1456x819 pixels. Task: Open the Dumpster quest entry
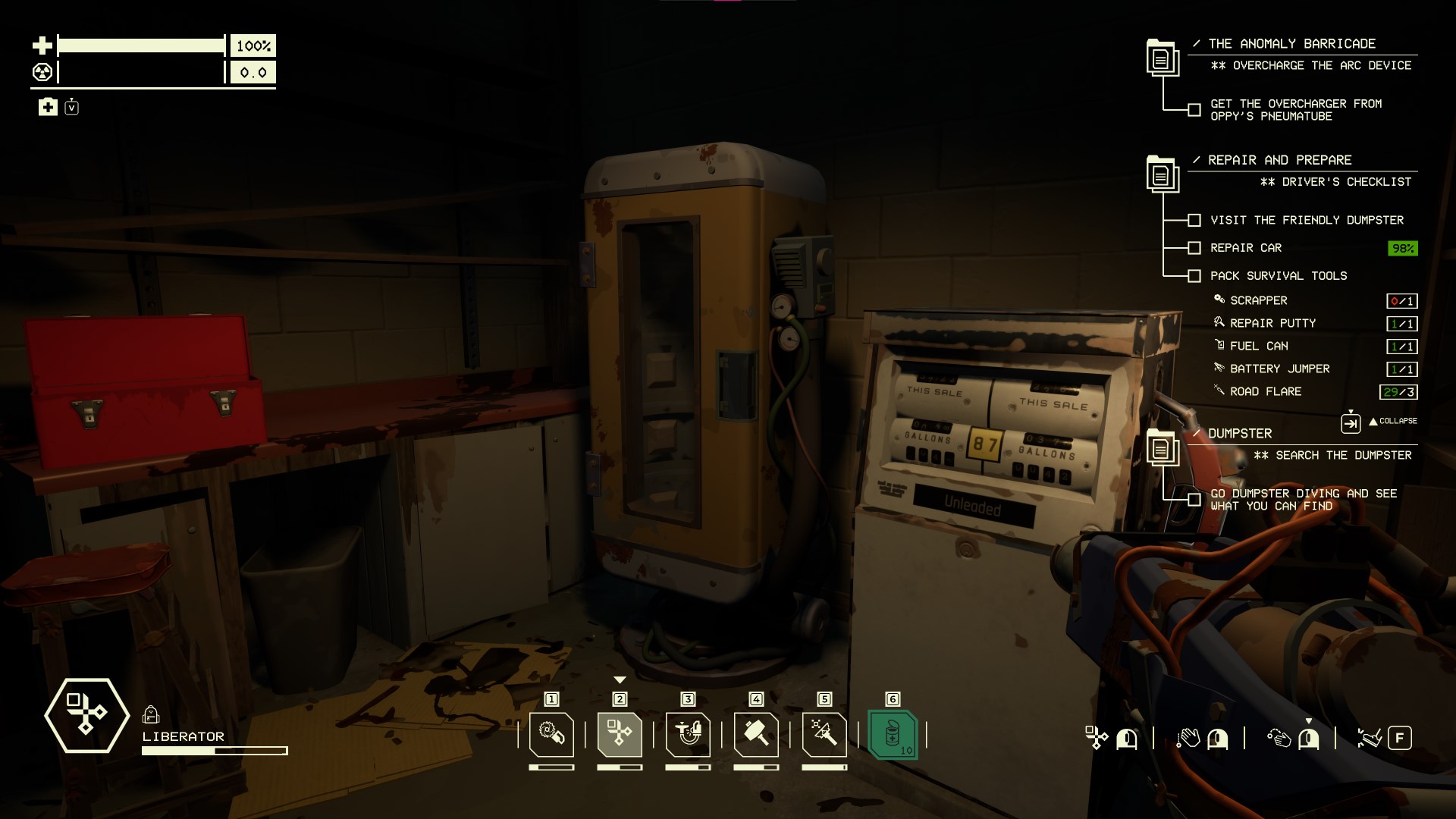click(x=1240, y=434)
